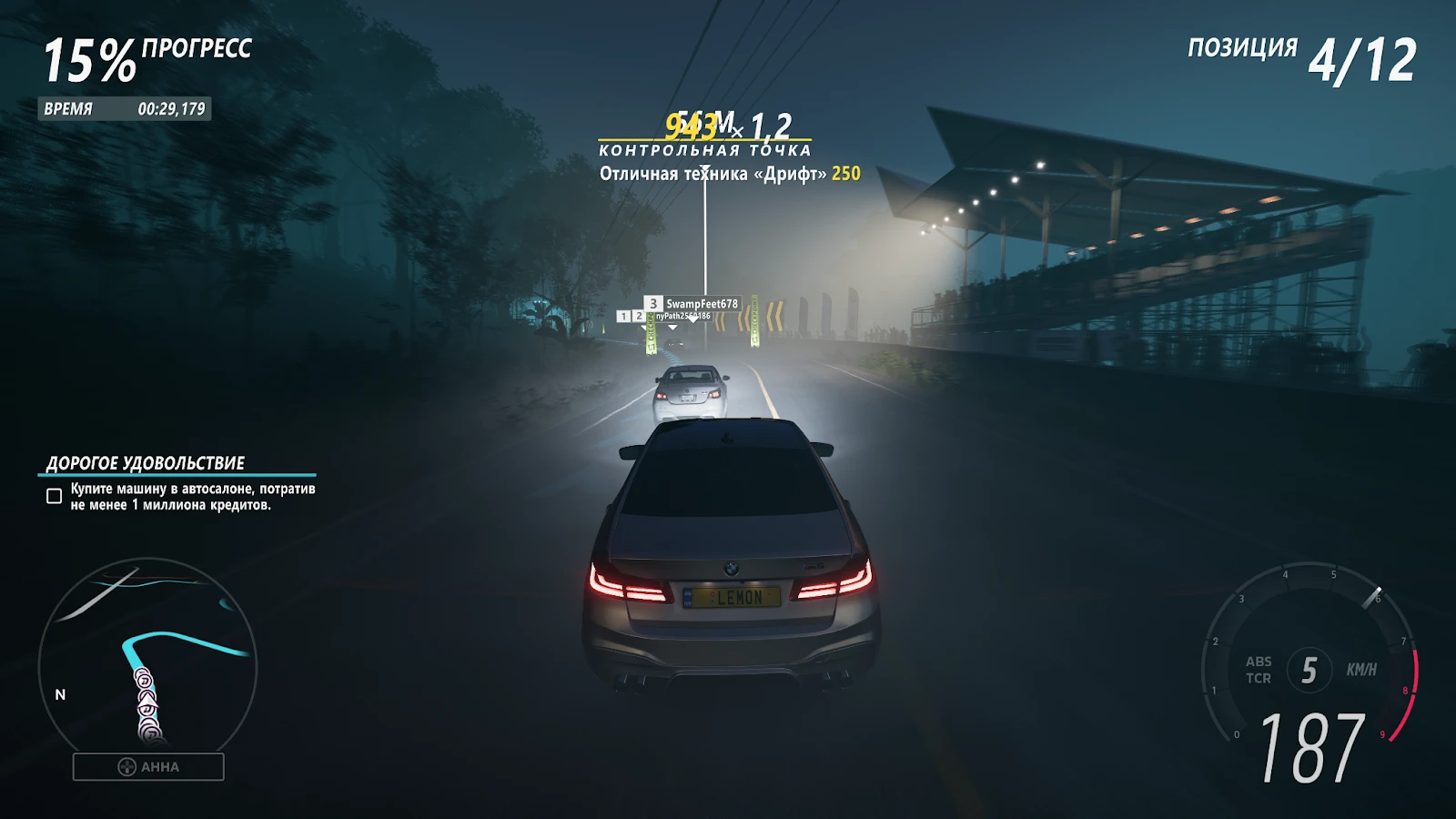Click the rank badge 2 nameplate marker
The image size is (1456, 819).
(639, 315)
